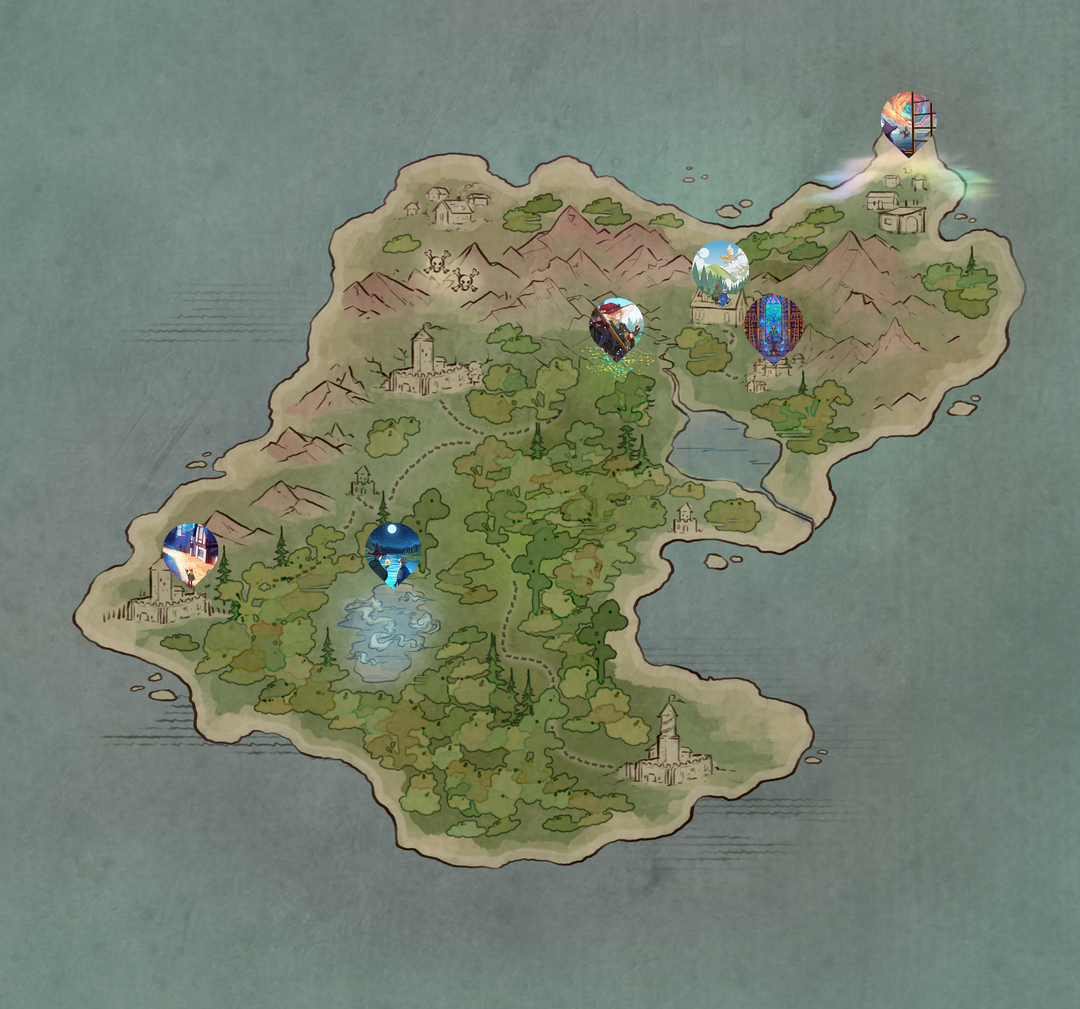Open the blue town street map pin
This screenshot has height=1009, width=1080.
click(x=190, y=551)
